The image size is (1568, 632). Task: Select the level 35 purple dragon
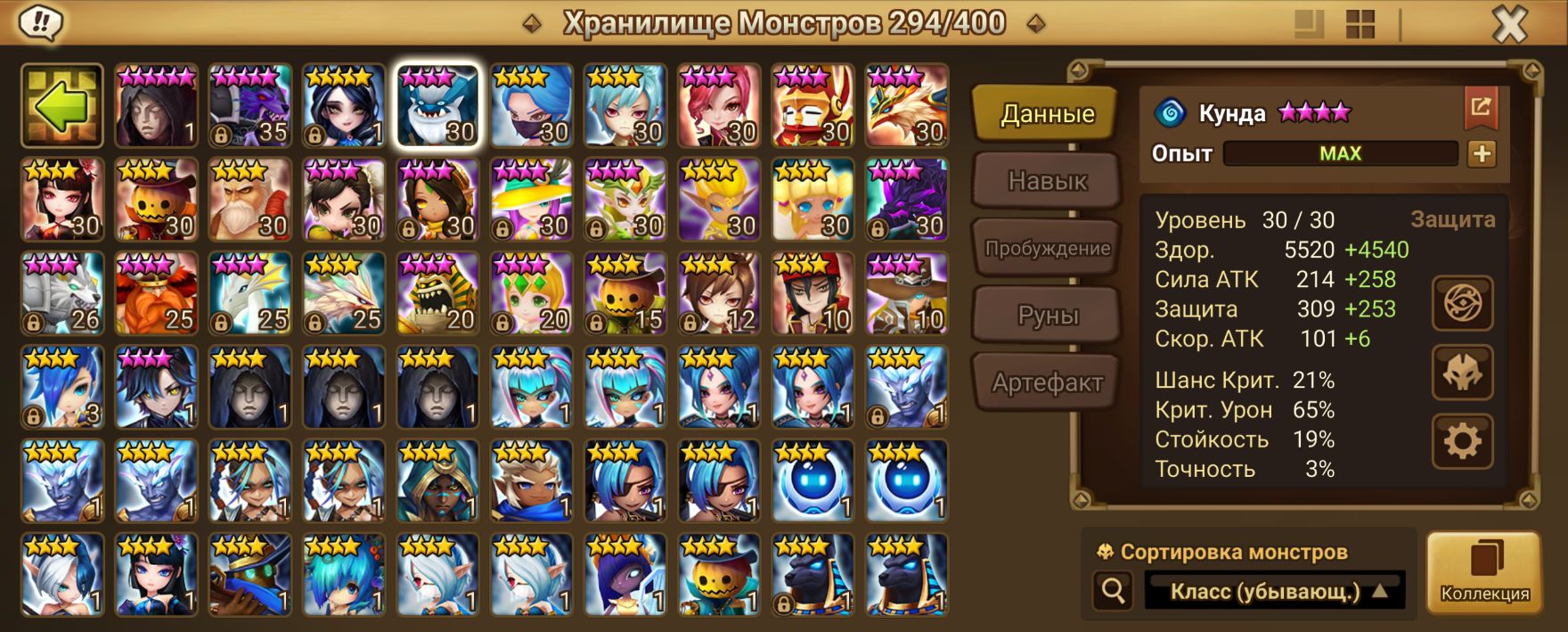250,106
